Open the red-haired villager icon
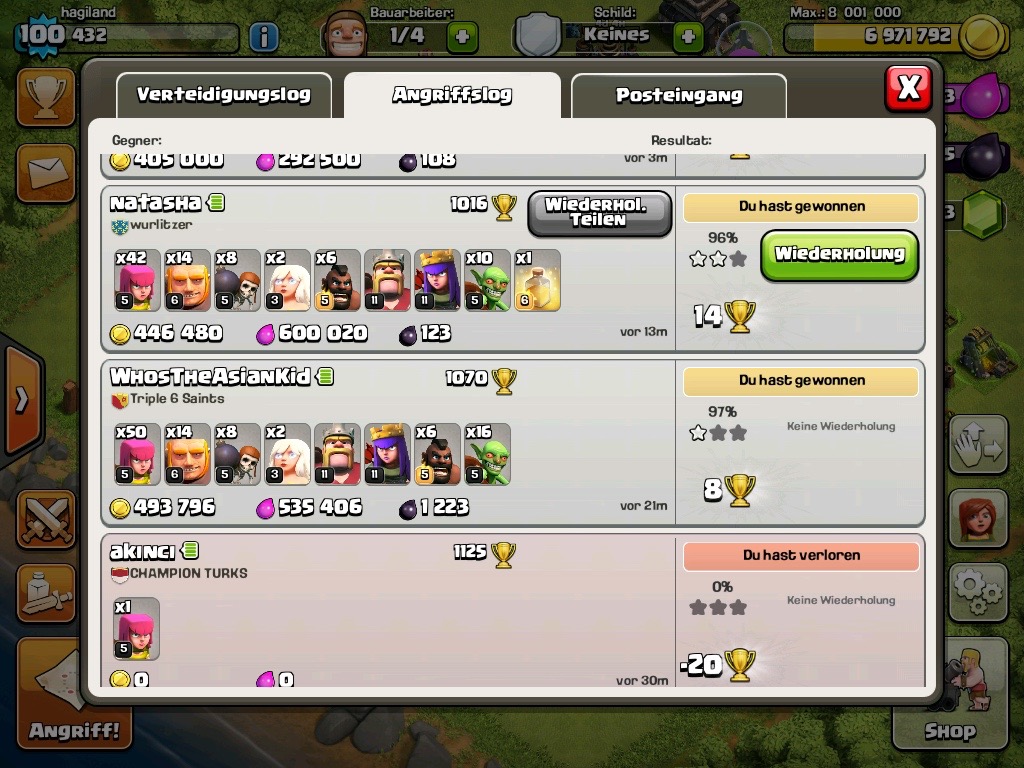The width and height of the screenshot is (1024, 768). point(977,520)
